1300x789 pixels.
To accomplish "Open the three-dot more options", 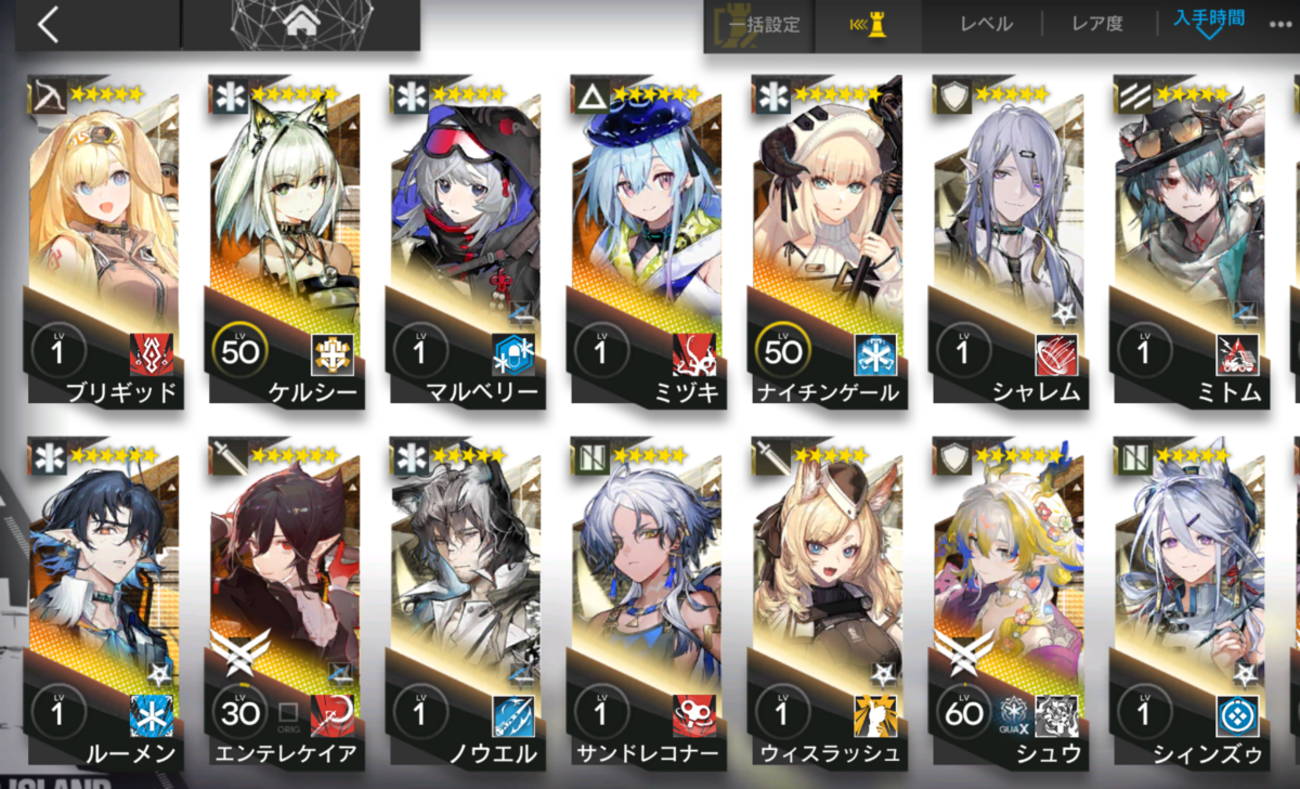I will coord(1280,25).
